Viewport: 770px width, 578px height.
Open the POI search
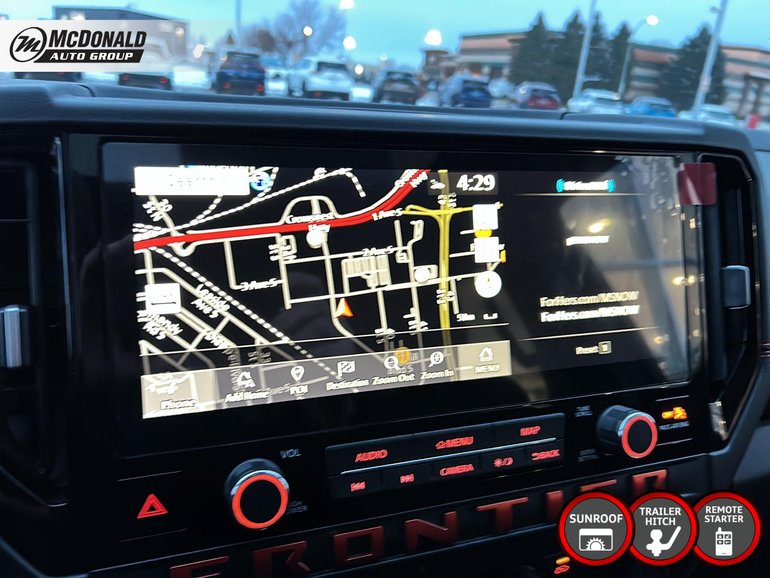click(297, 379)
